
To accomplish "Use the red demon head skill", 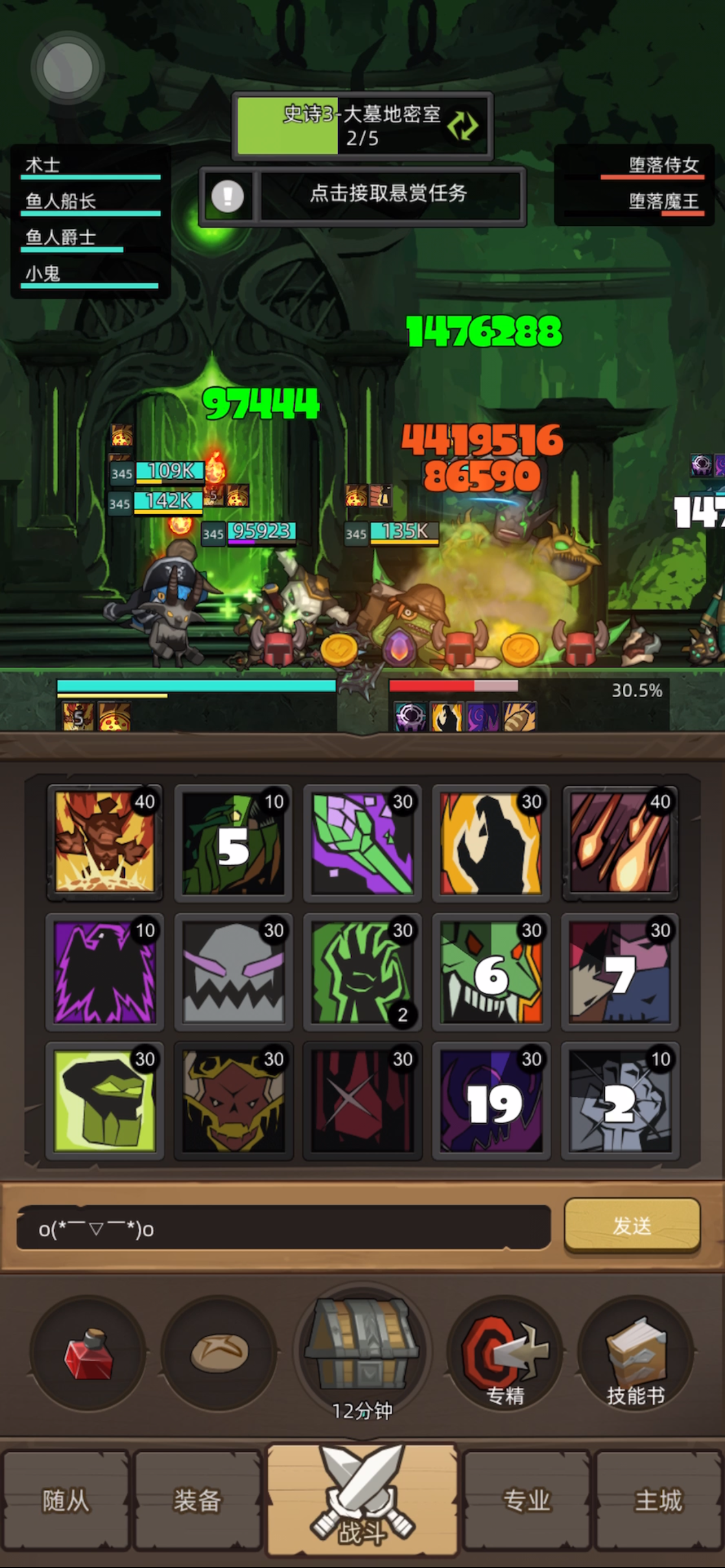I will click(234, 1103).
